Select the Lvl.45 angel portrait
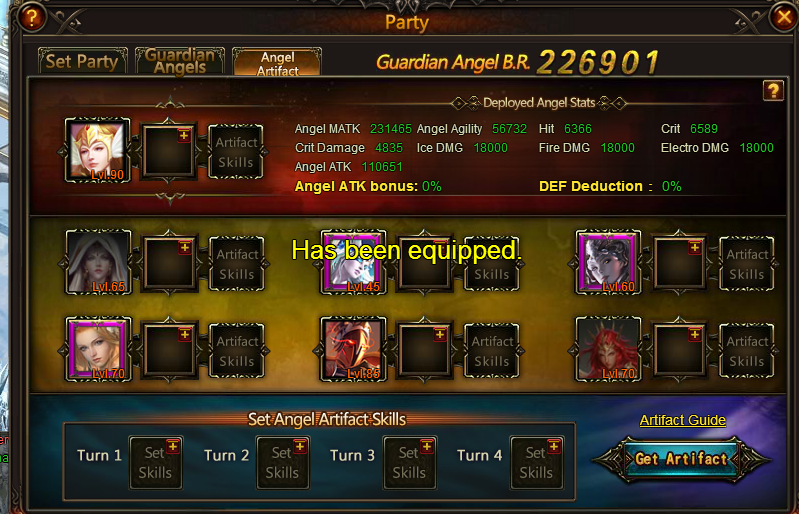Screen dimensions: 799x514 [353, 263]
